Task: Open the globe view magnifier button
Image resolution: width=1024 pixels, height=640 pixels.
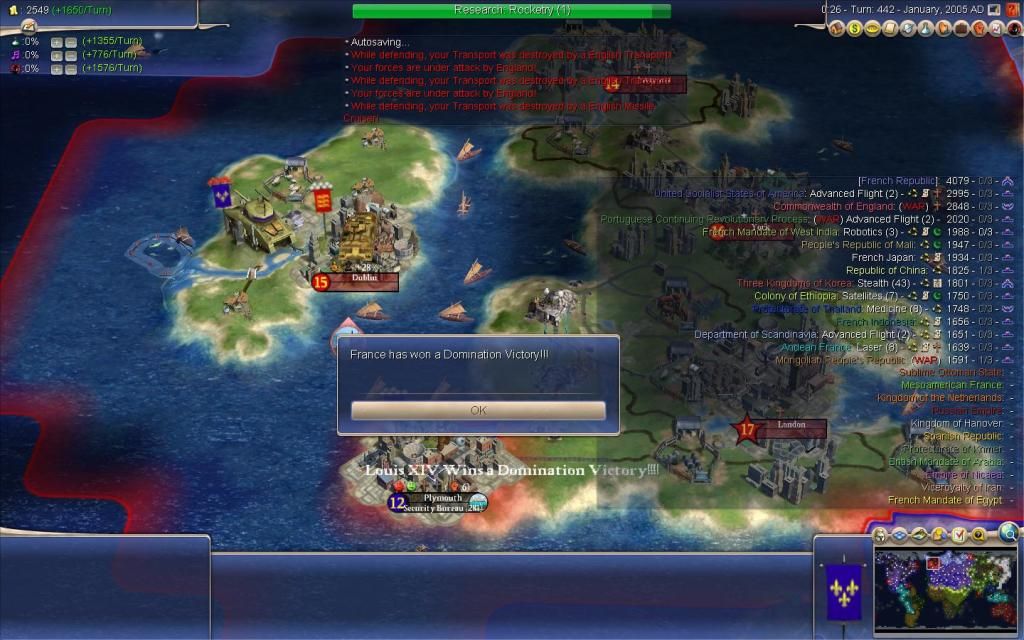Action: (1009, 533)
